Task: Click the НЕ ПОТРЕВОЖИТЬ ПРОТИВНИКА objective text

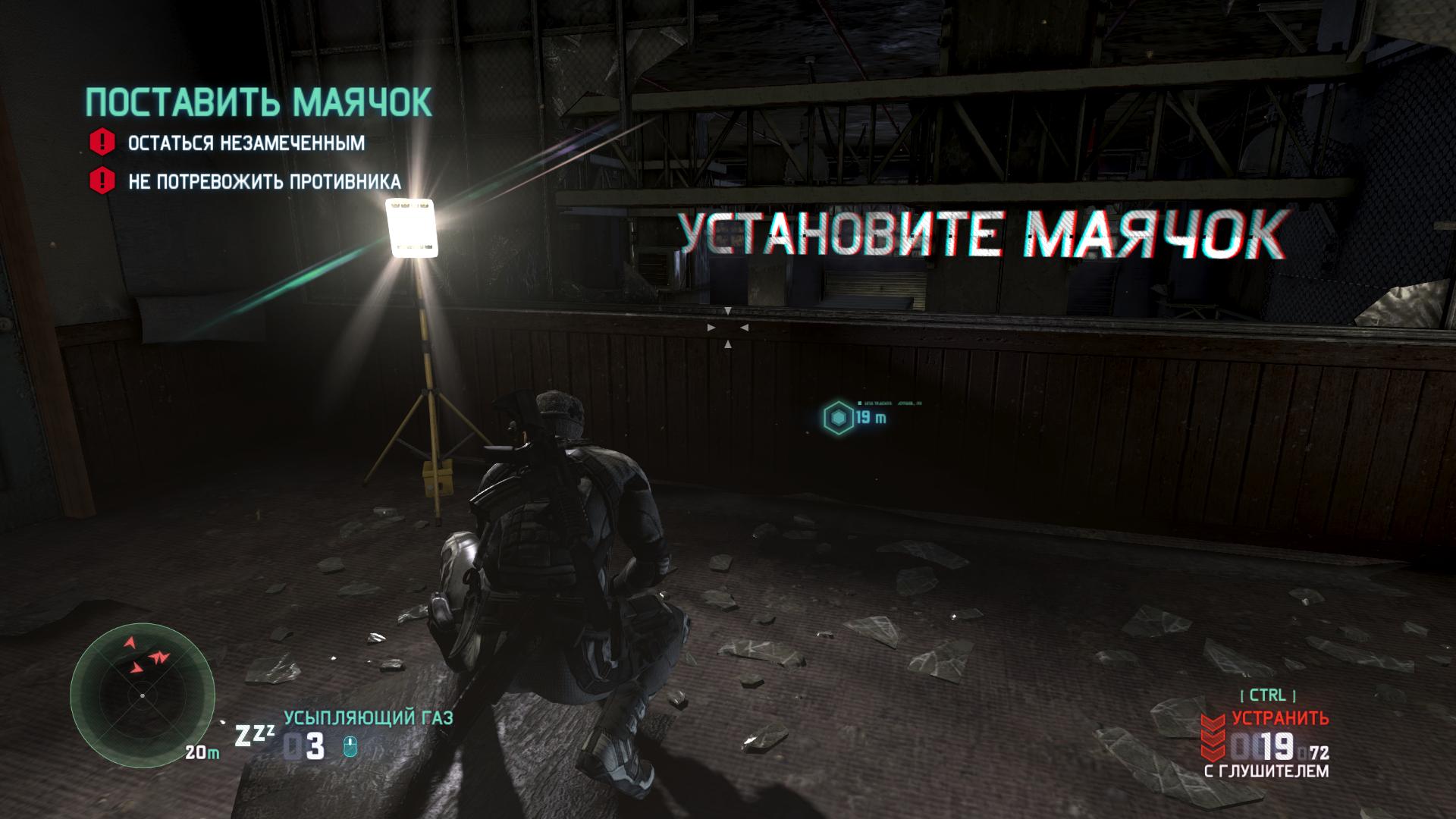Action: click(x=265, y=182)
